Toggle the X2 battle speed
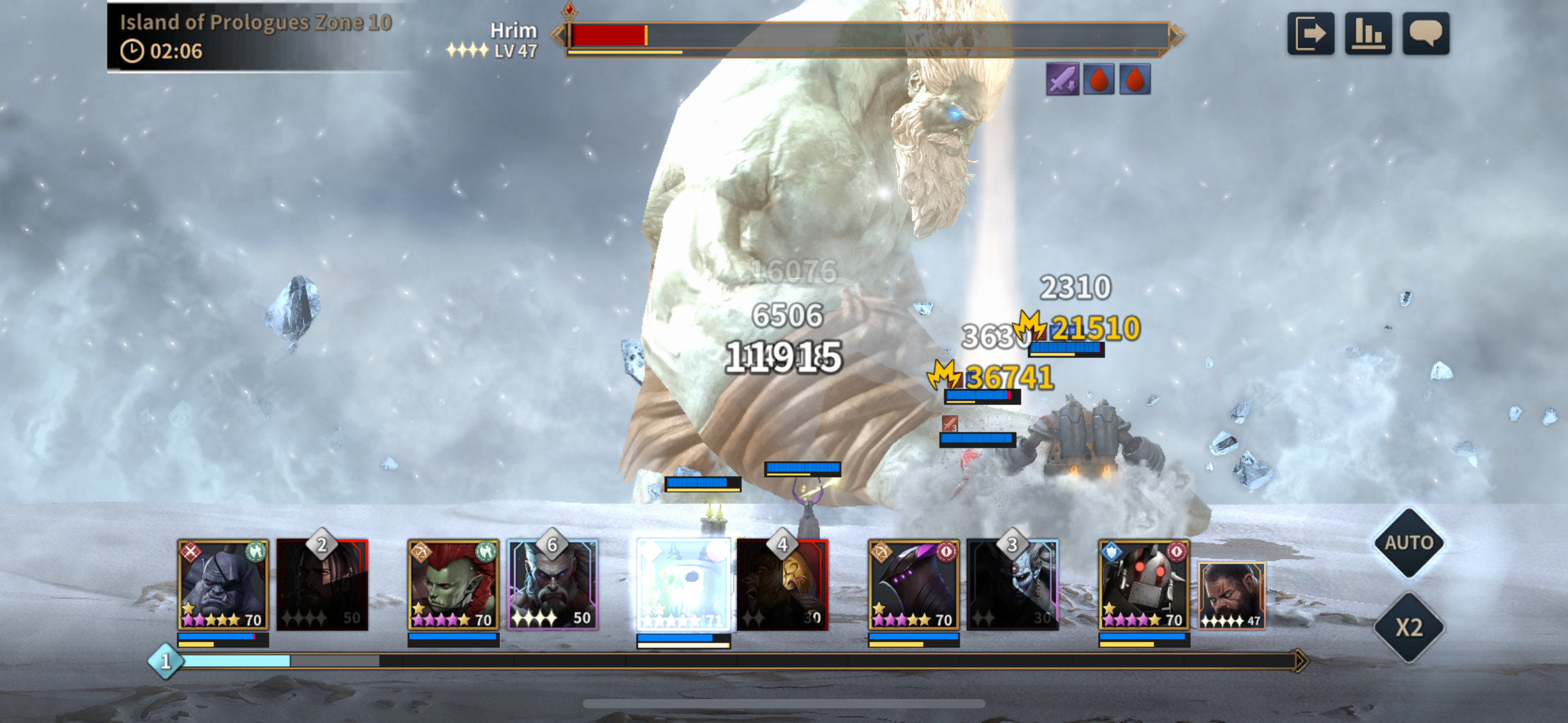 click(1409, 627)
